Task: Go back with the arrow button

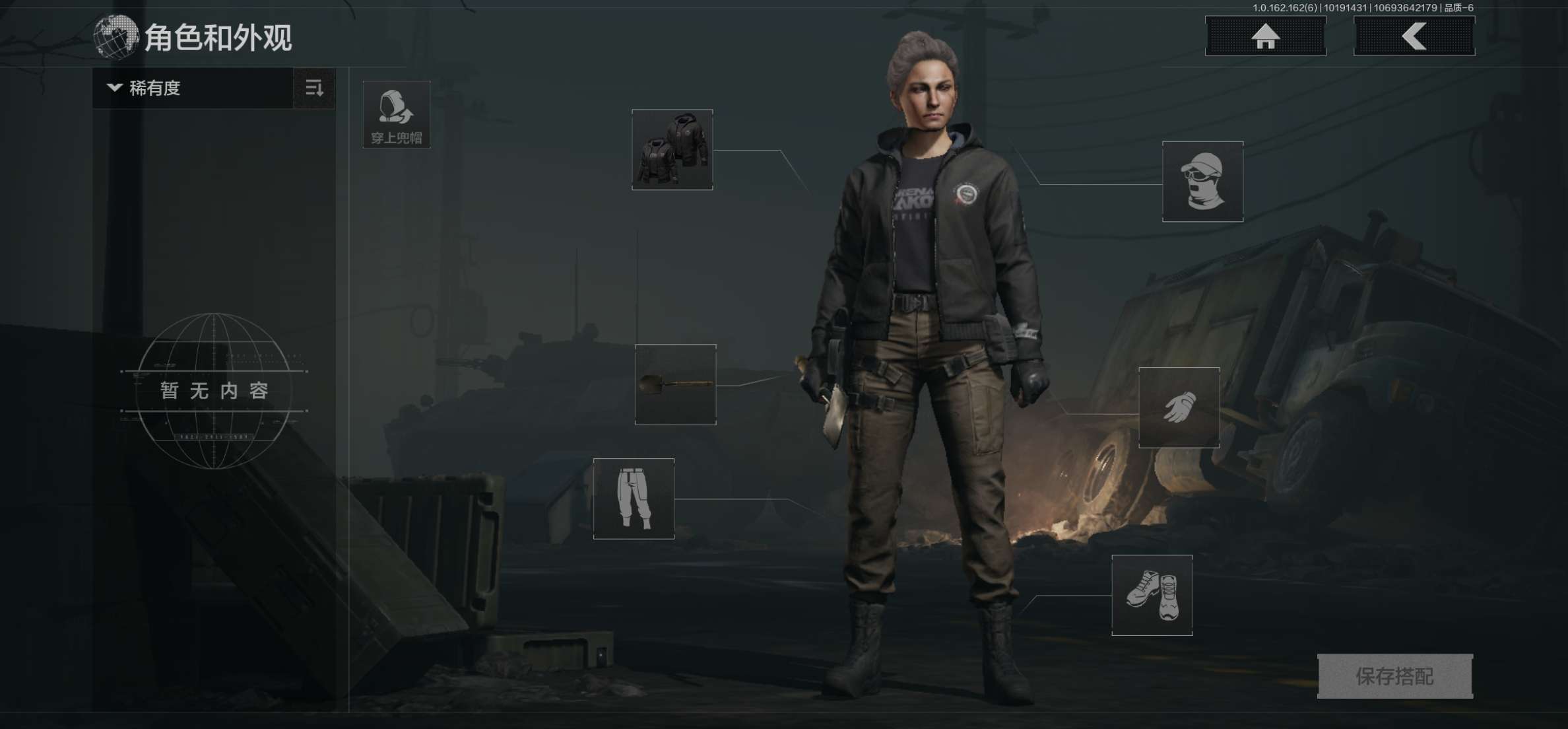Action: tap(1414, 36)
